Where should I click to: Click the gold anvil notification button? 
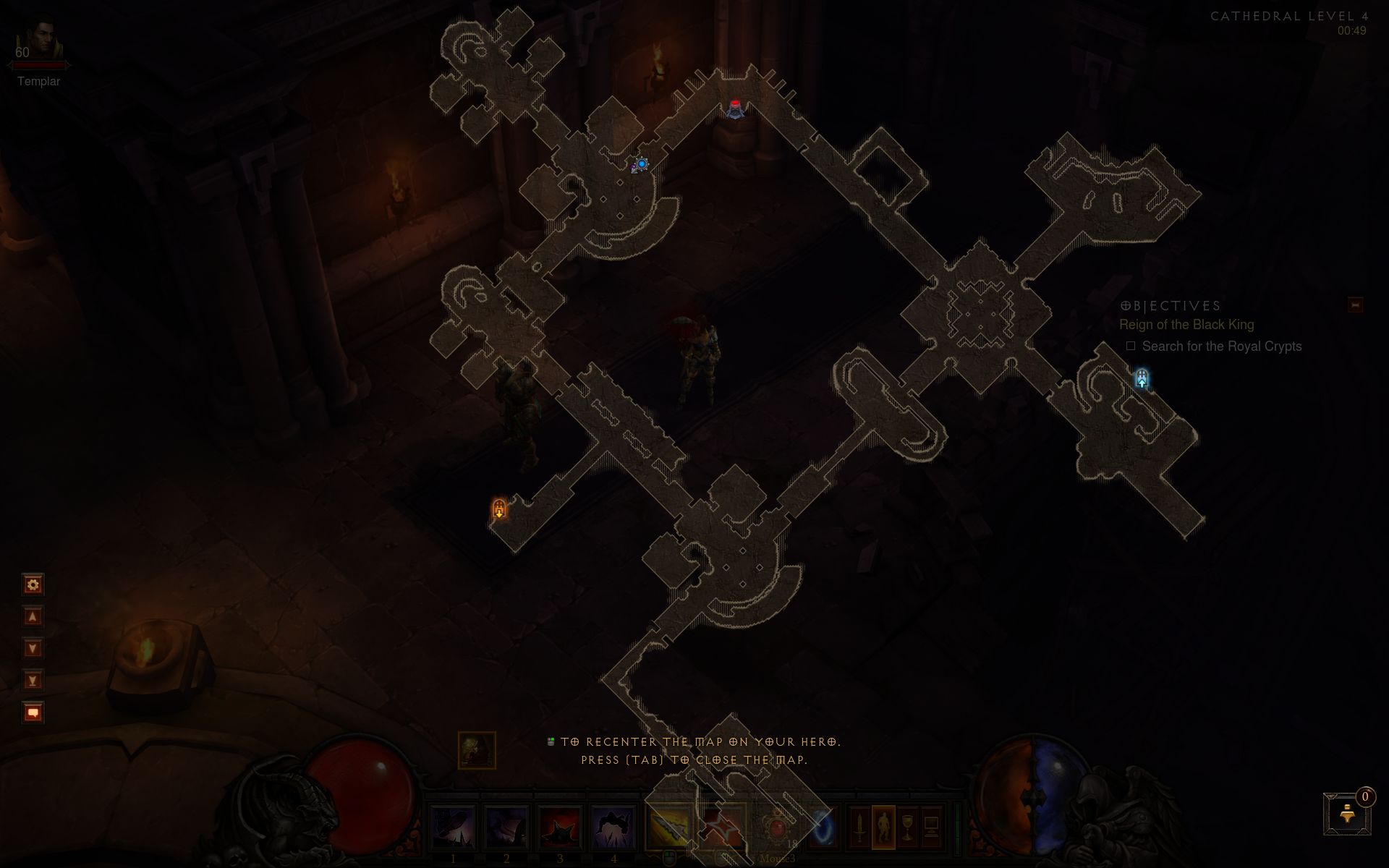point(1347,814)
